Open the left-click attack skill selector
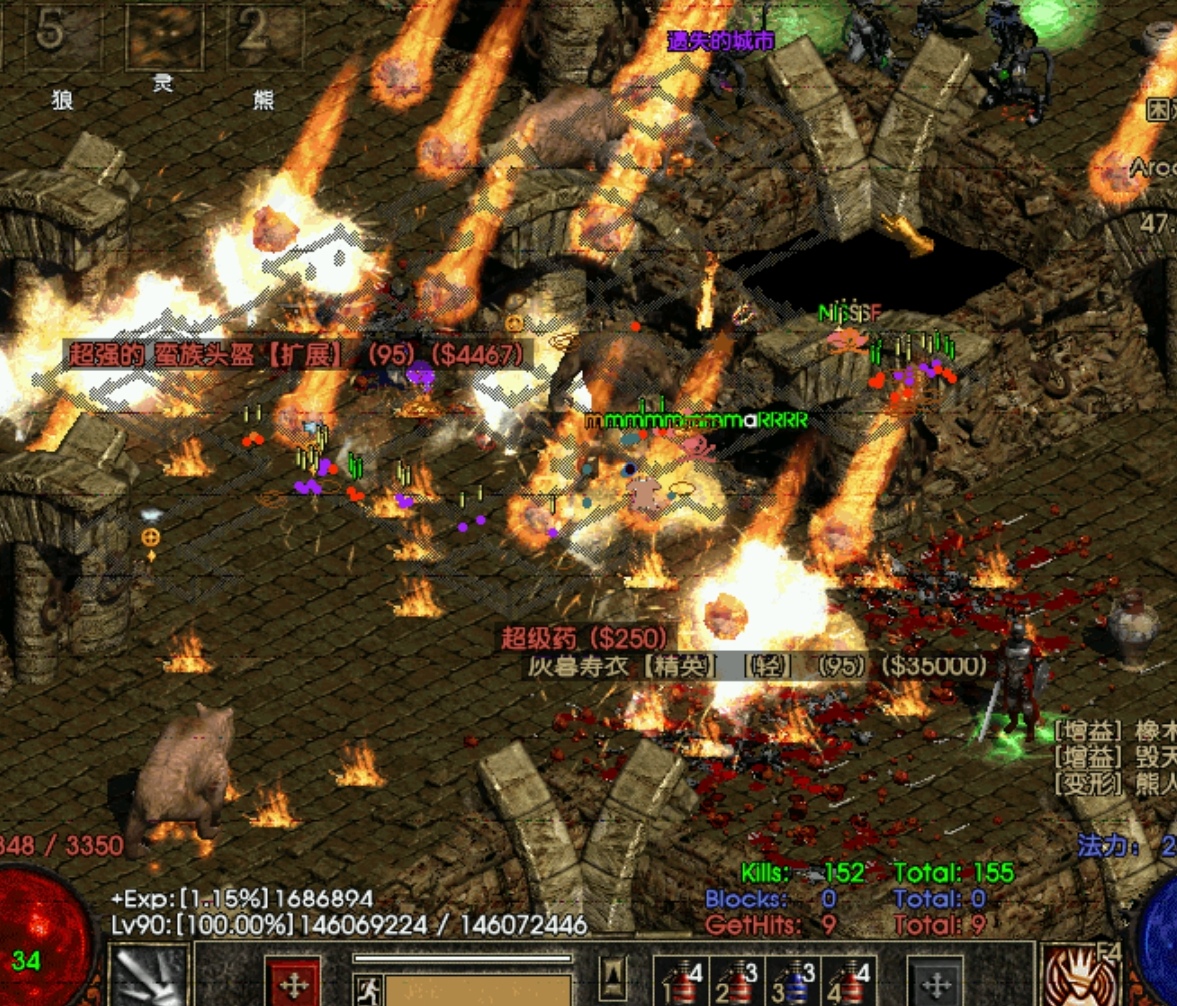The width and height of the screenshot is (1177, 1006). (x=151, y=975)
